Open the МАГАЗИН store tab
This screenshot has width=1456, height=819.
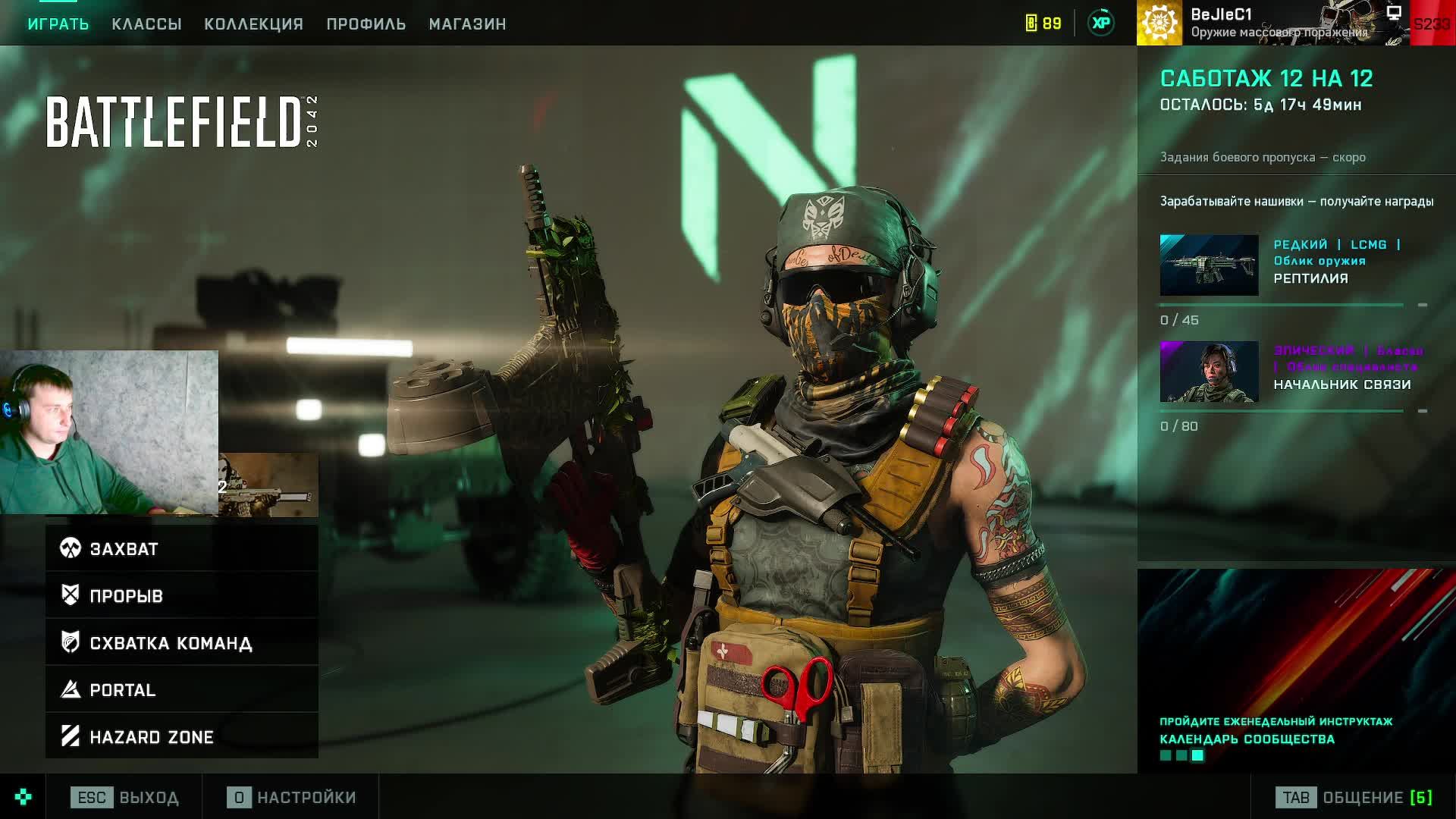[467, 24]
